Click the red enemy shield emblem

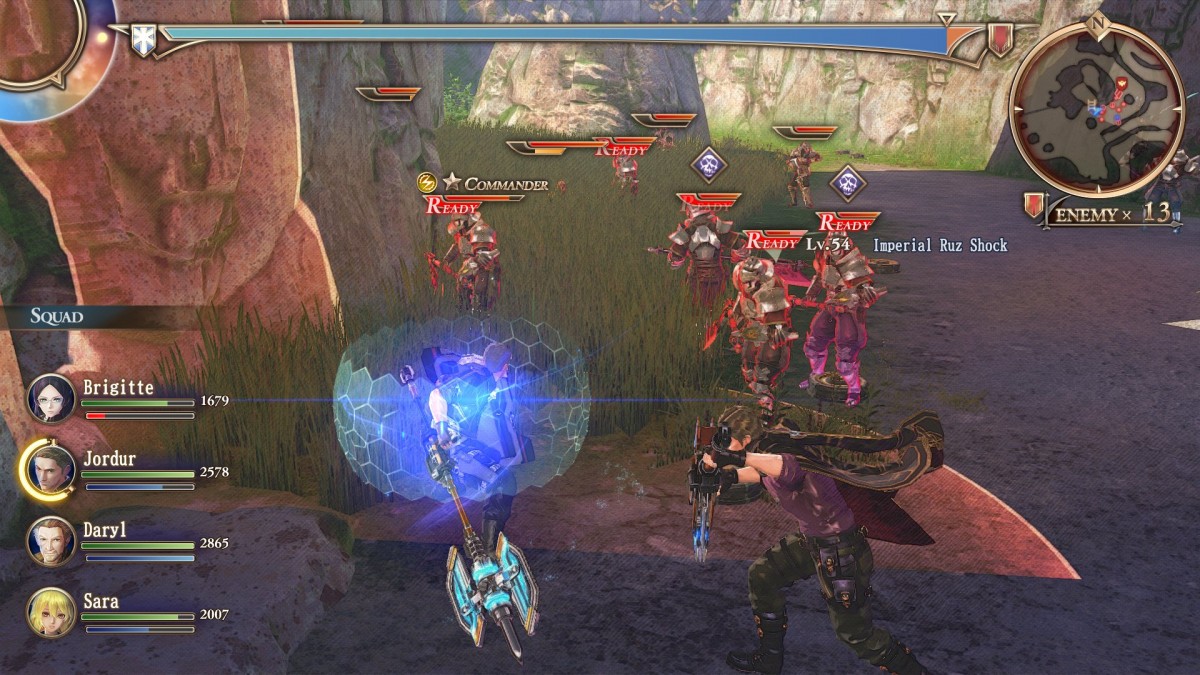(x=999, y=39)
